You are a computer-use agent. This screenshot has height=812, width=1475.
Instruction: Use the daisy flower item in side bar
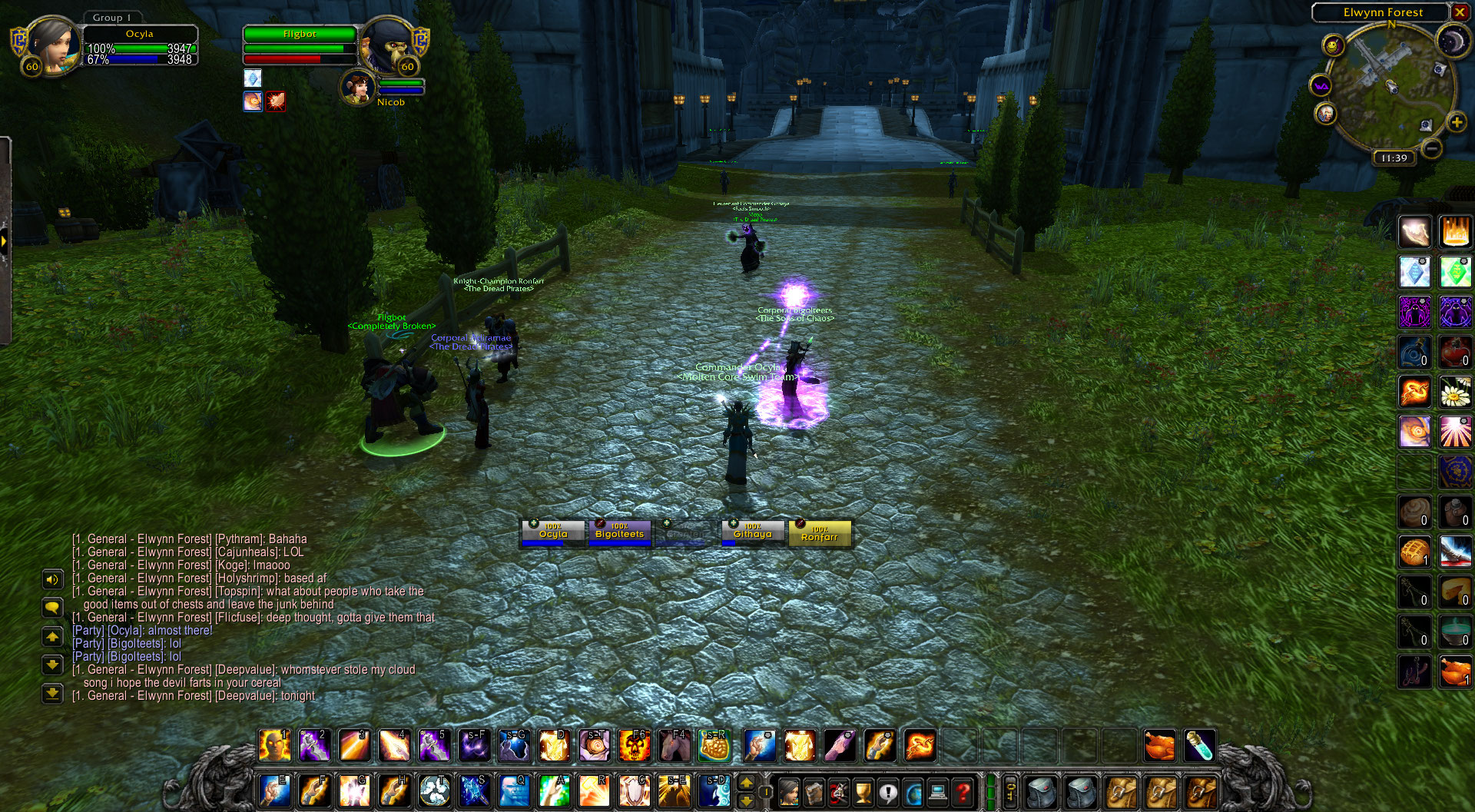[x=1455, y=392]
